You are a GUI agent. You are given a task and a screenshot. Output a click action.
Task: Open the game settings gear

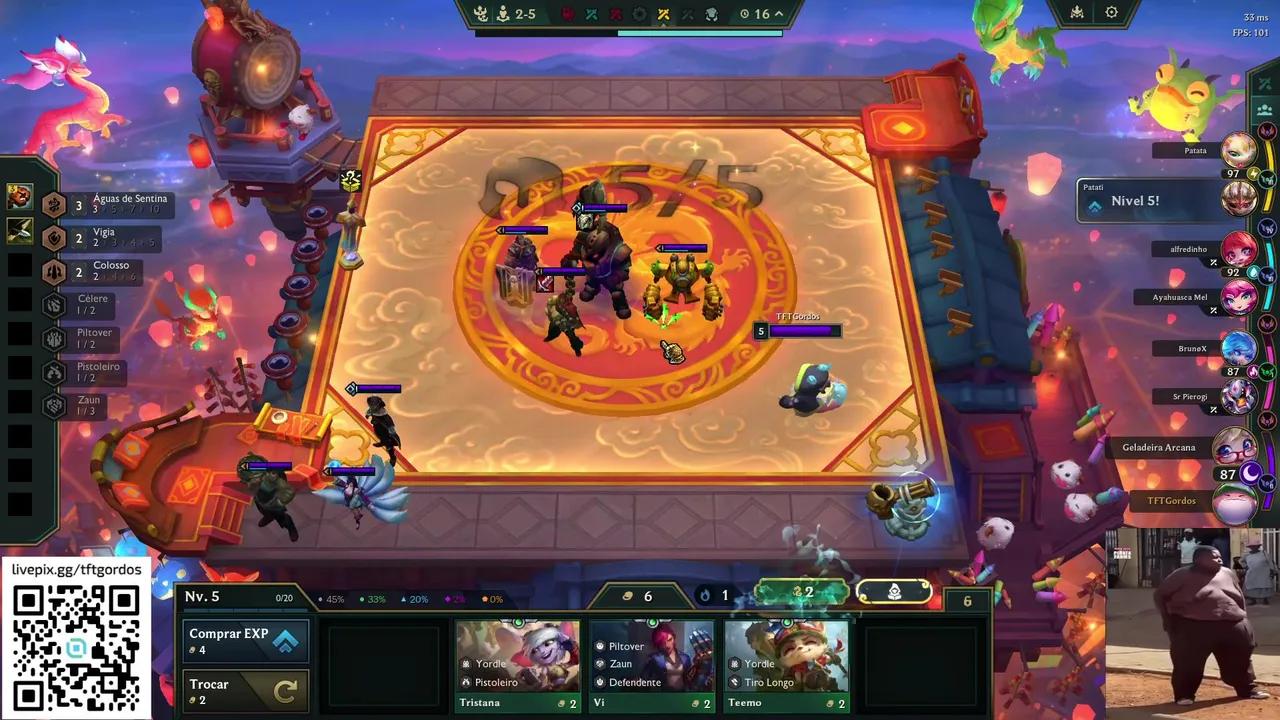pyautogui.click(x=1112, y=12)
